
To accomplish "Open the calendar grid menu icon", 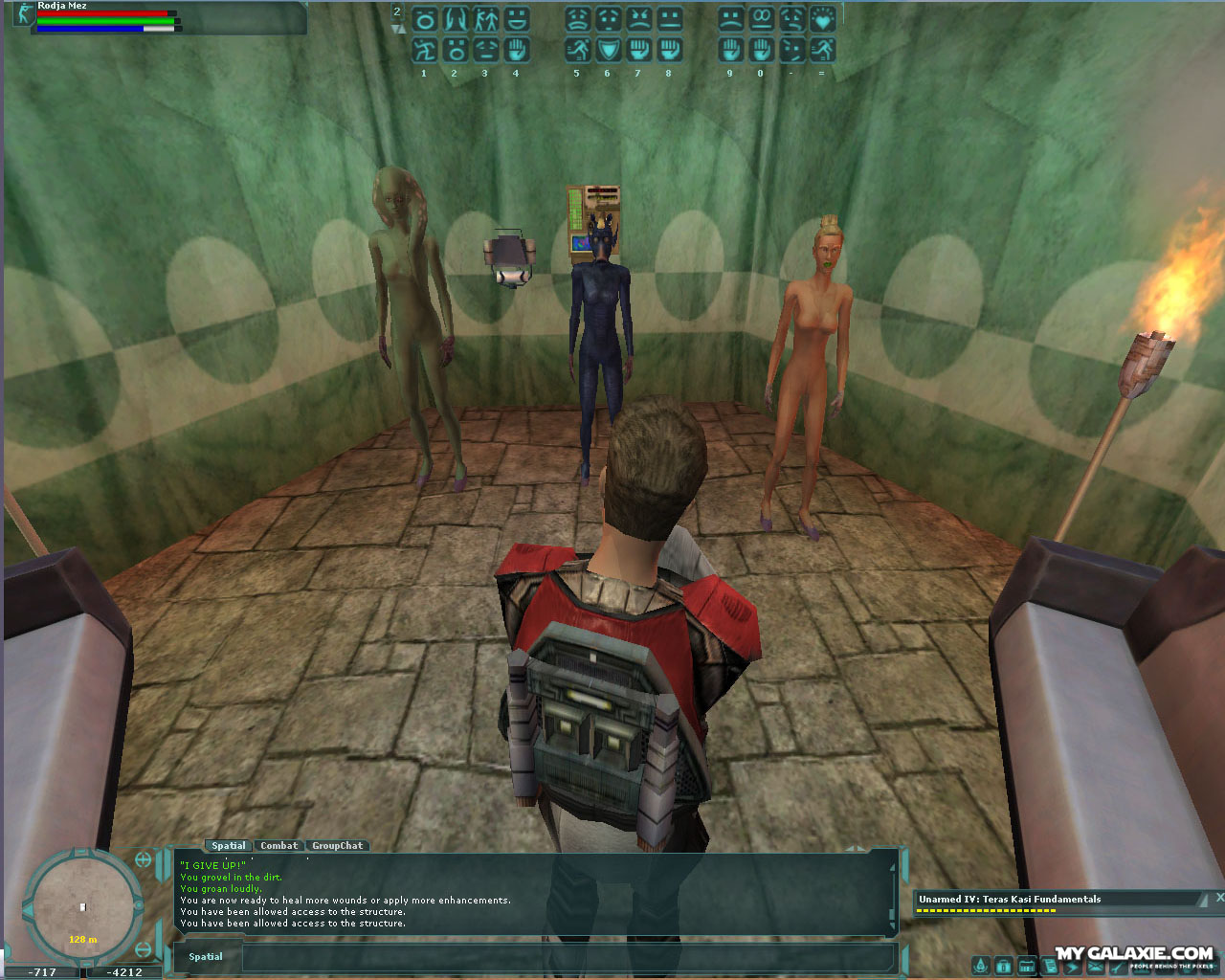I will pyautogui.click(x=1026, y=966).
